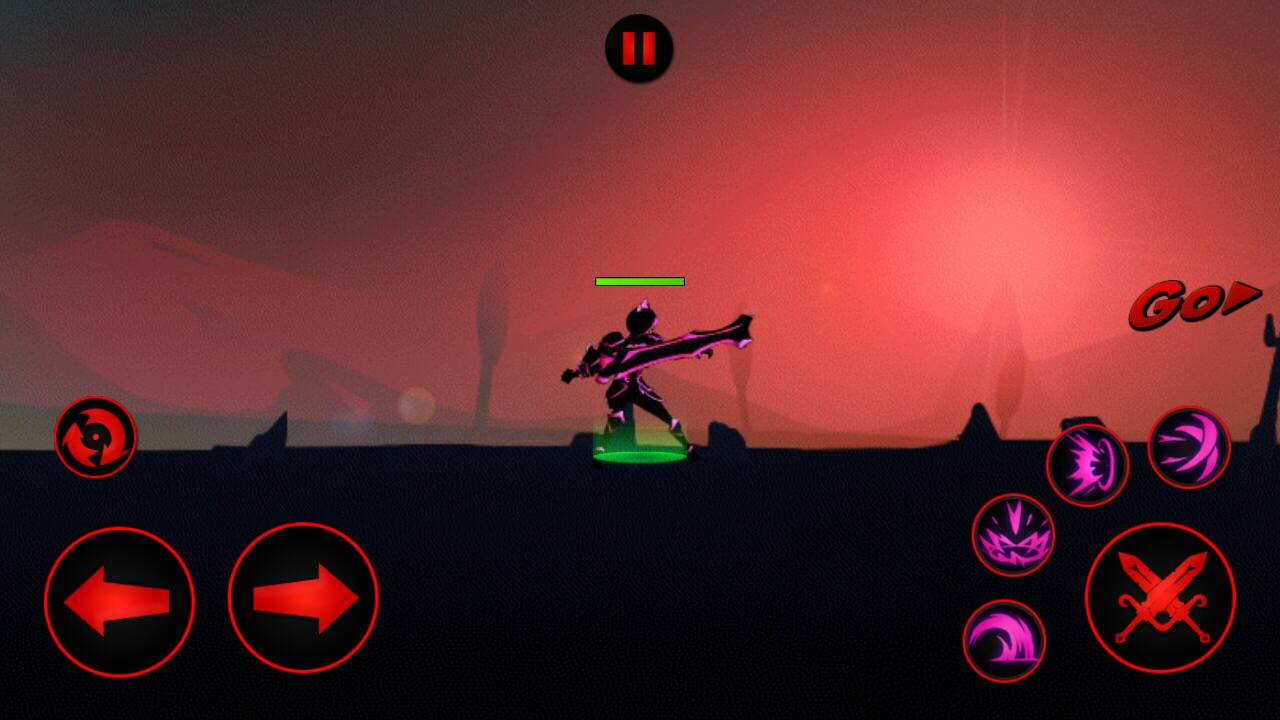Tap the red right arrow move button
The width and height of the screenshot is (1280, 720).
303,599
